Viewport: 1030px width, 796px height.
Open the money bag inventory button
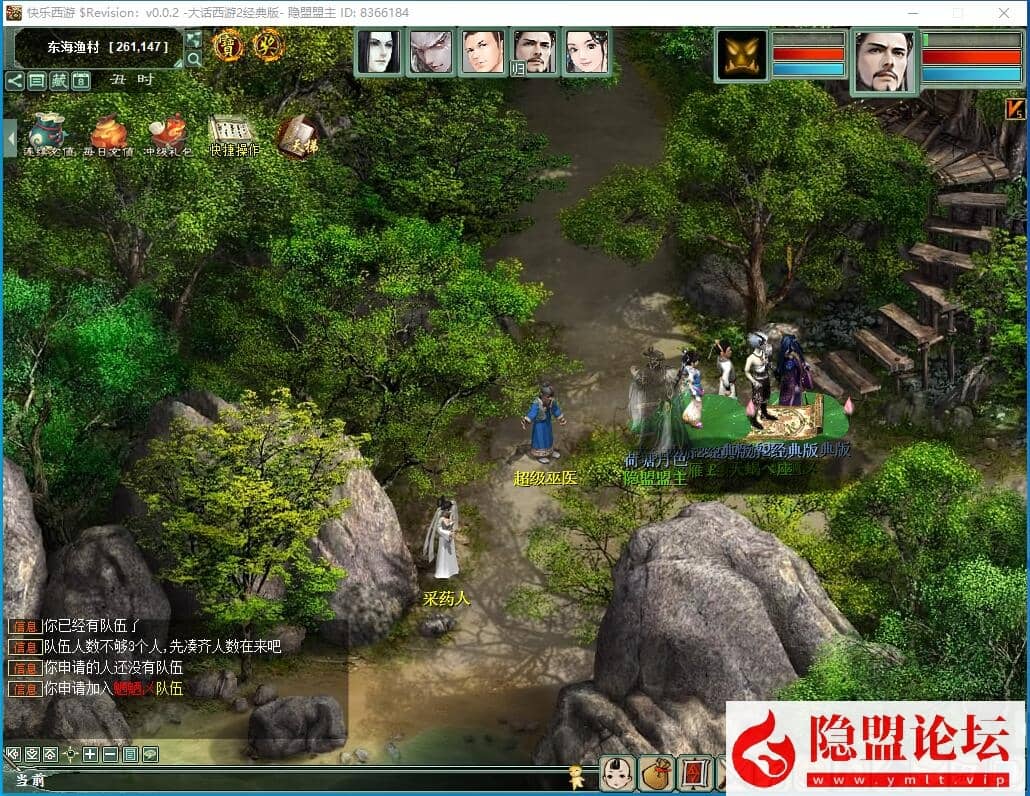tap(656, 773)
